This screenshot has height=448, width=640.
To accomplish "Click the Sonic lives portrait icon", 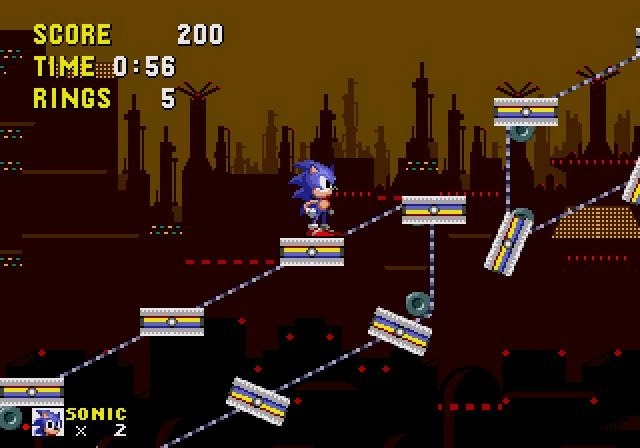I will pos(47,422).
